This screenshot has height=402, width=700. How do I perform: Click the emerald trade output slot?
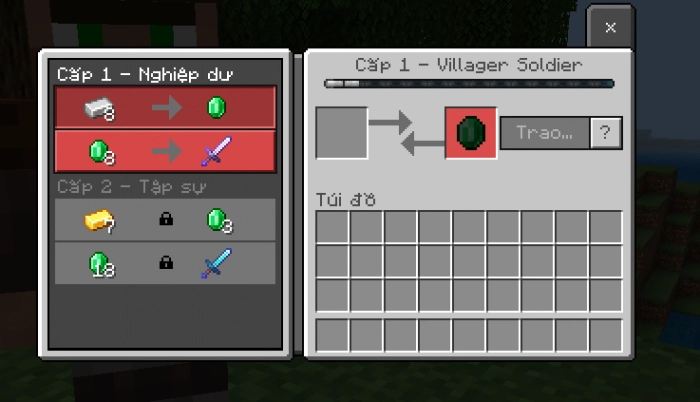pyautogui.click(x=470, y=133)
